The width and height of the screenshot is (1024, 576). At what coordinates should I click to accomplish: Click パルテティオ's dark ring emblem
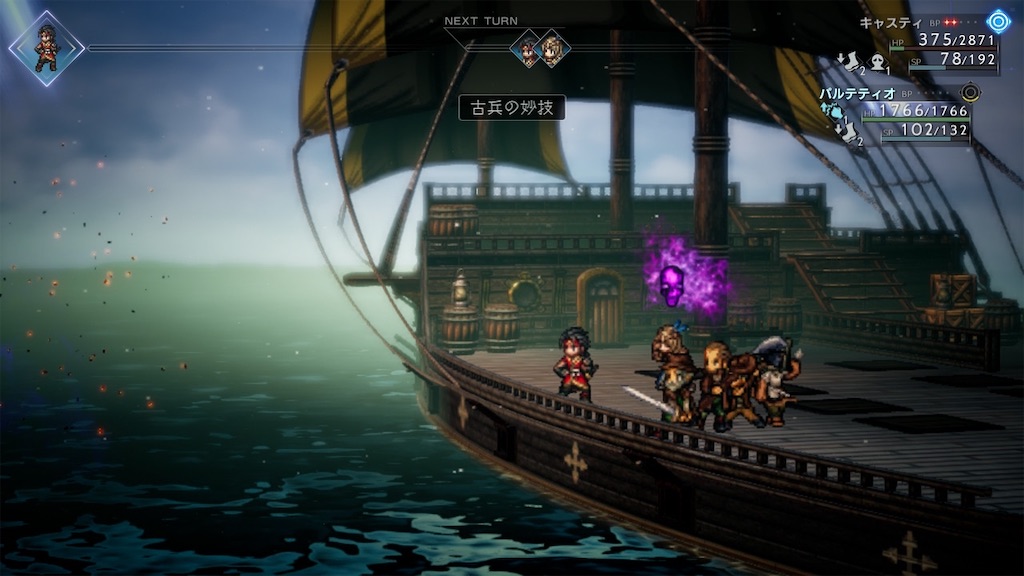[969, 93]
